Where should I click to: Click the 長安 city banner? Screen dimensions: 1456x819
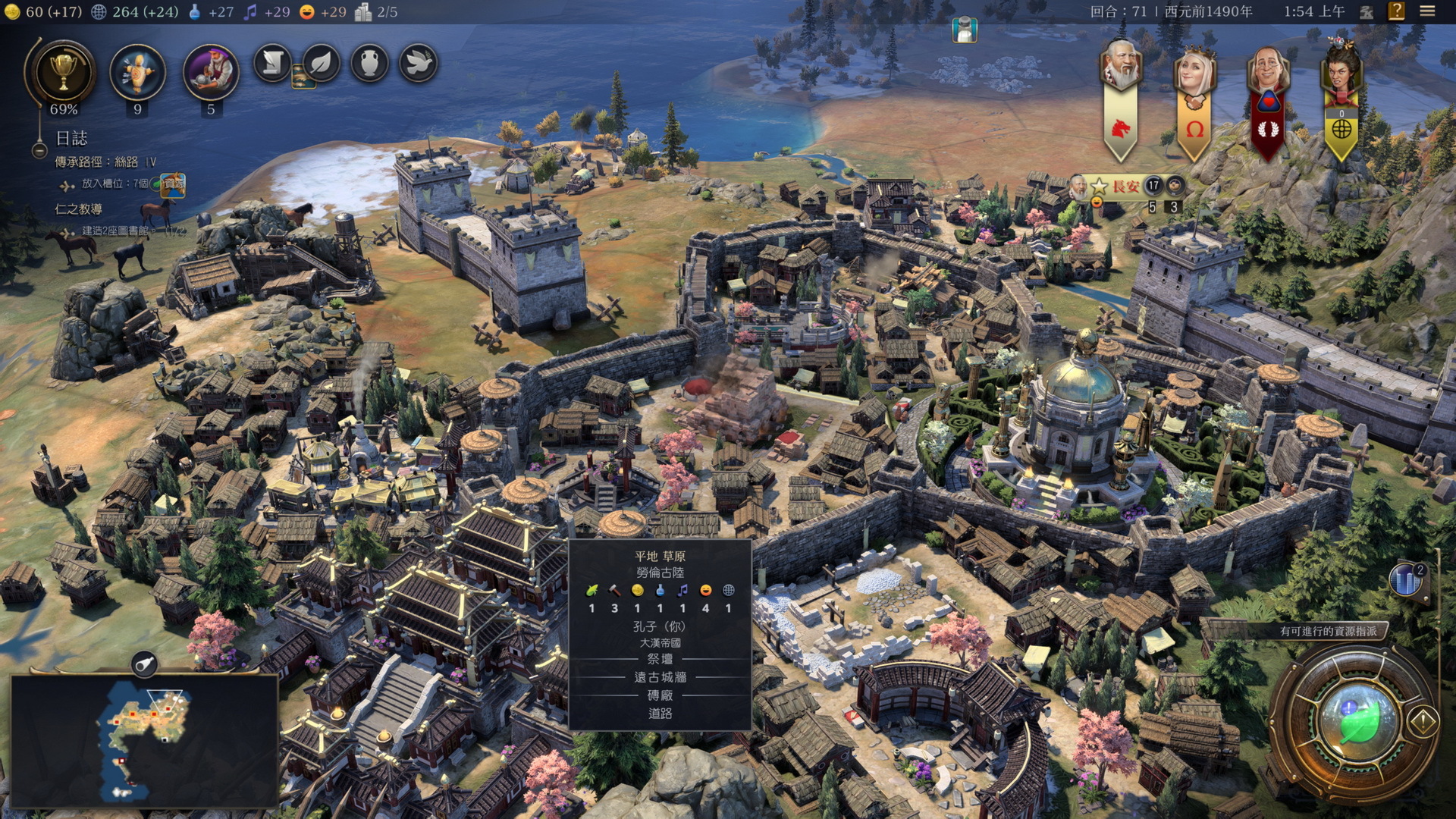pyautogui.click(x=1125, y=186)
